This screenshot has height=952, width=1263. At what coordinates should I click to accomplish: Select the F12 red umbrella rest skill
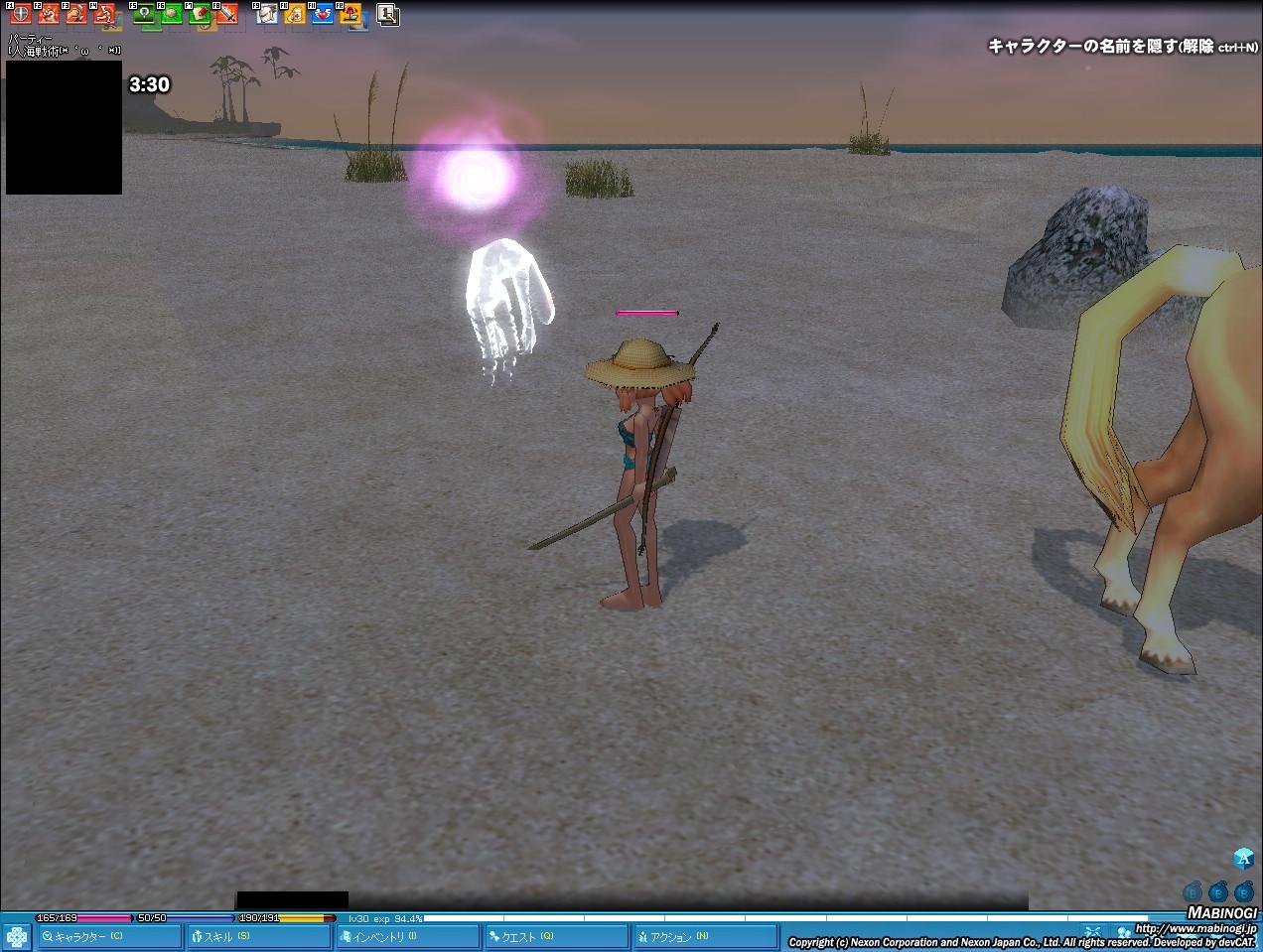(350, 14)
